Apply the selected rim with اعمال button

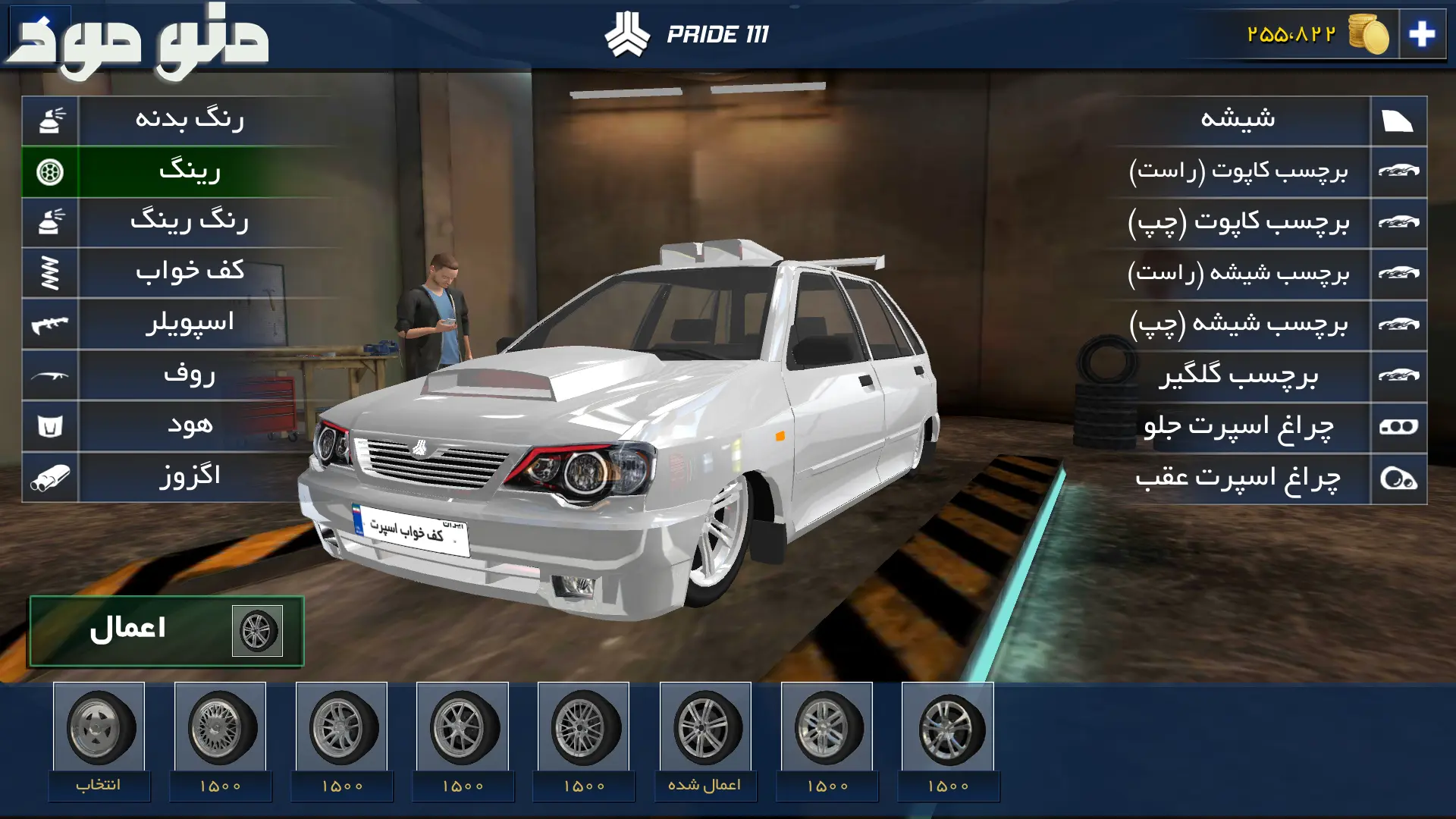tap(167, 631)
